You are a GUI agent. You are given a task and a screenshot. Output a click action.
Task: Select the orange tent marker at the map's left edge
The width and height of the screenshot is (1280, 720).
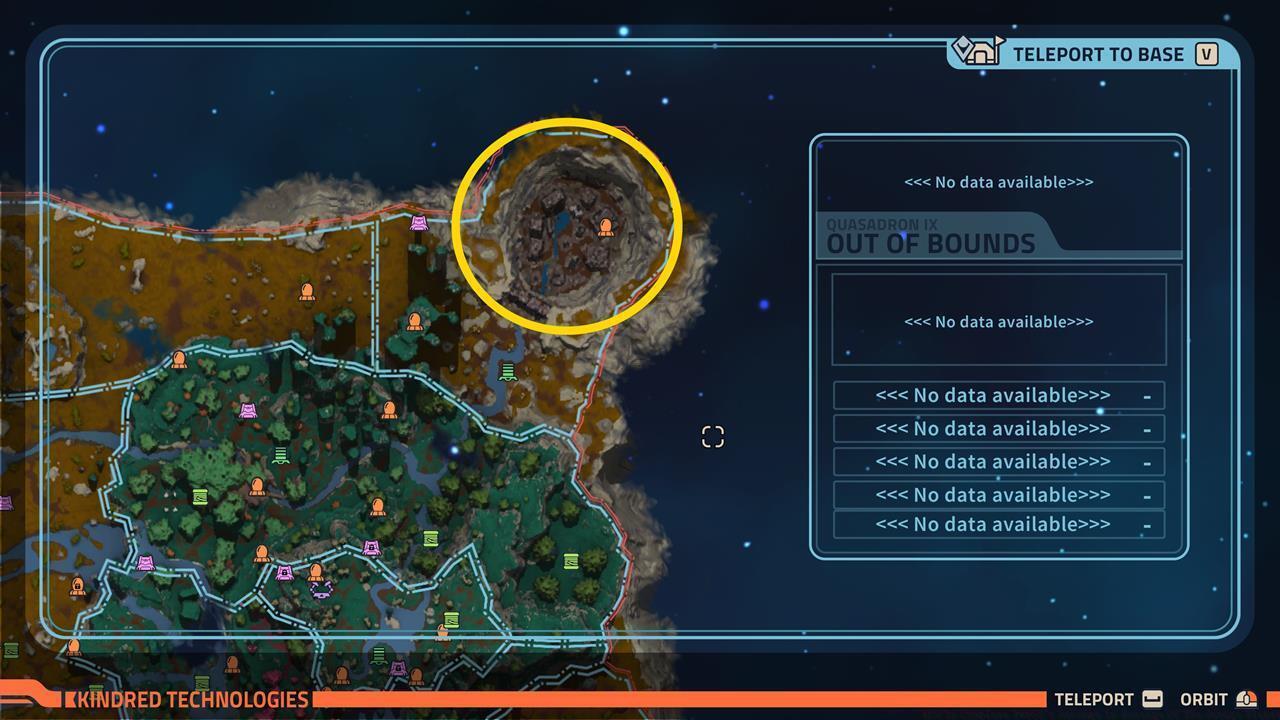click(78, 588)
